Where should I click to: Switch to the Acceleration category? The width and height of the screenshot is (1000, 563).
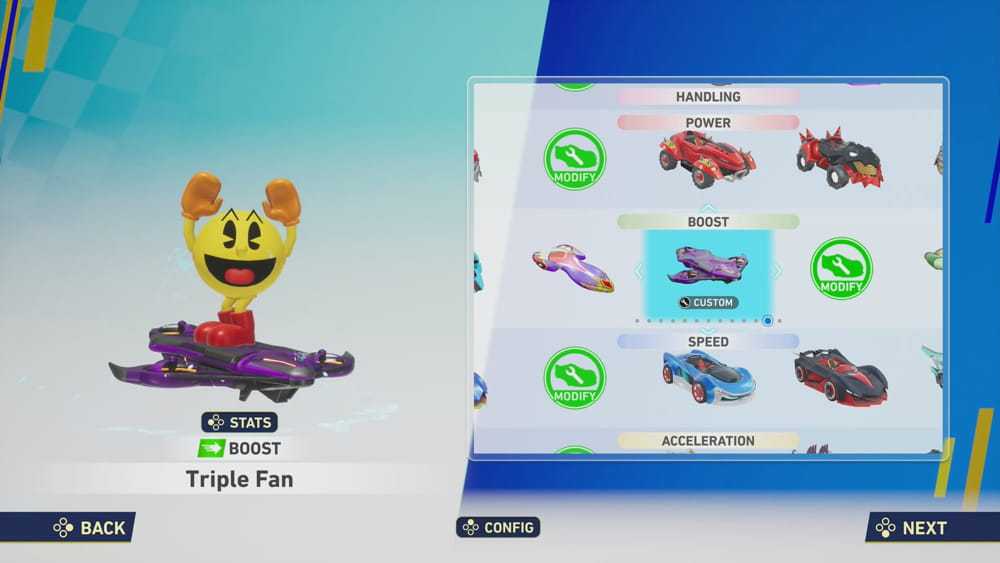pyautogui.click(x=708, y=441)
